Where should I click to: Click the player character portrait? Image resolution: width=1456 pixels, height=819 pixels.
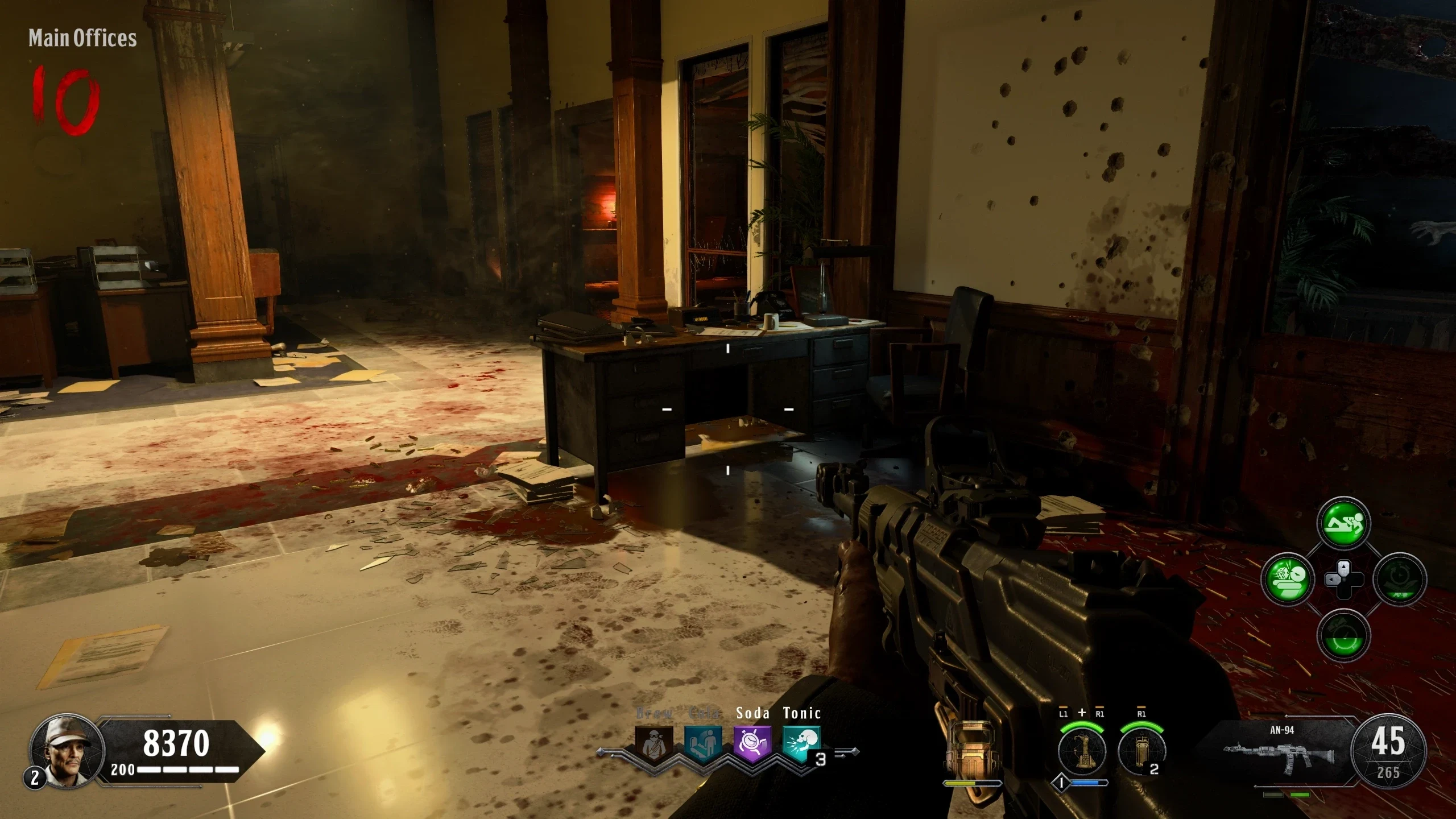click(67, 752)
